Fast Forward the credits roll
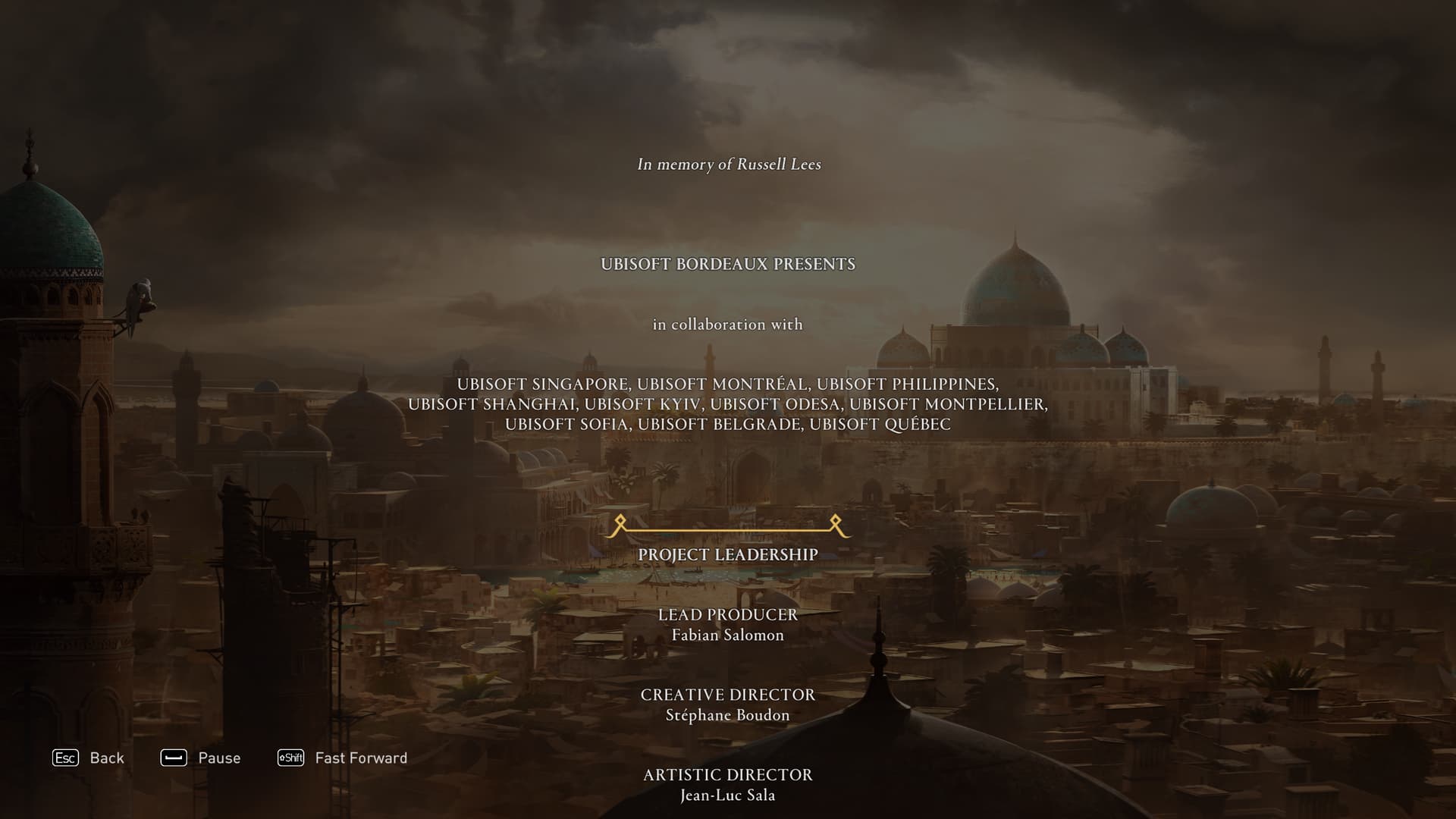This screenshot has width=1456, height=819. tap(343, 758)
